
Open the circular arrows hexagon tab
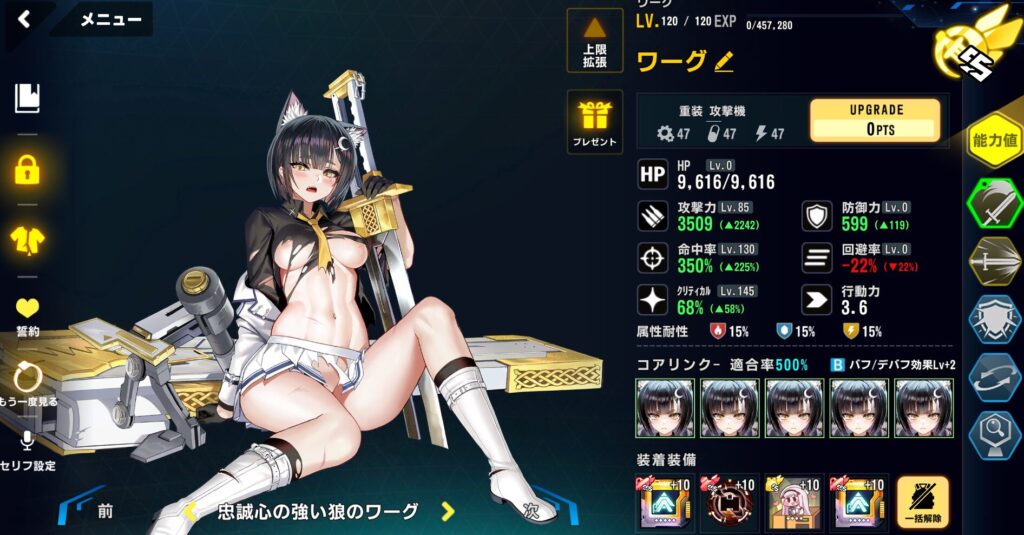click(995, 377)
